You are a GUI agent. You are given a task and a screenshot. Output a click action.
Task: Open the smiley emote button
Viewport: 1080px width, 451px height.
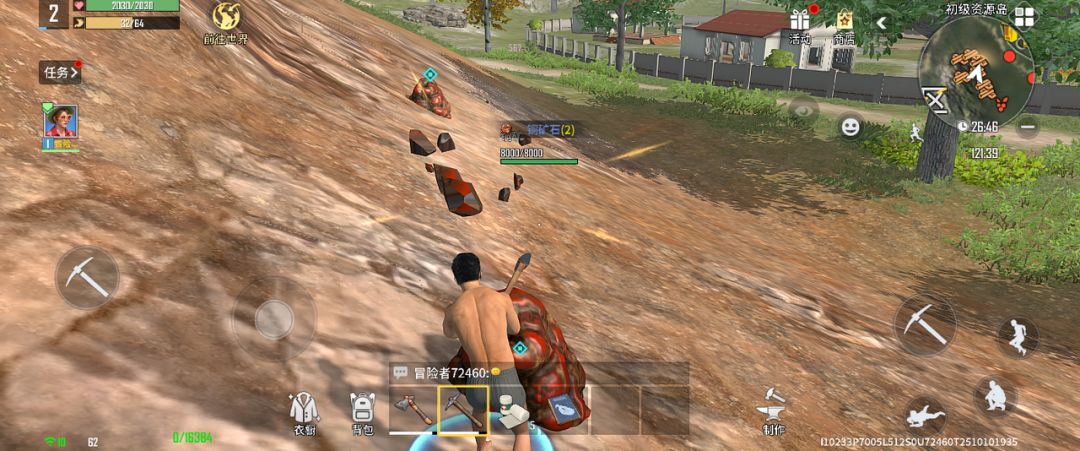pyautogui.click(x=850, y=127)
